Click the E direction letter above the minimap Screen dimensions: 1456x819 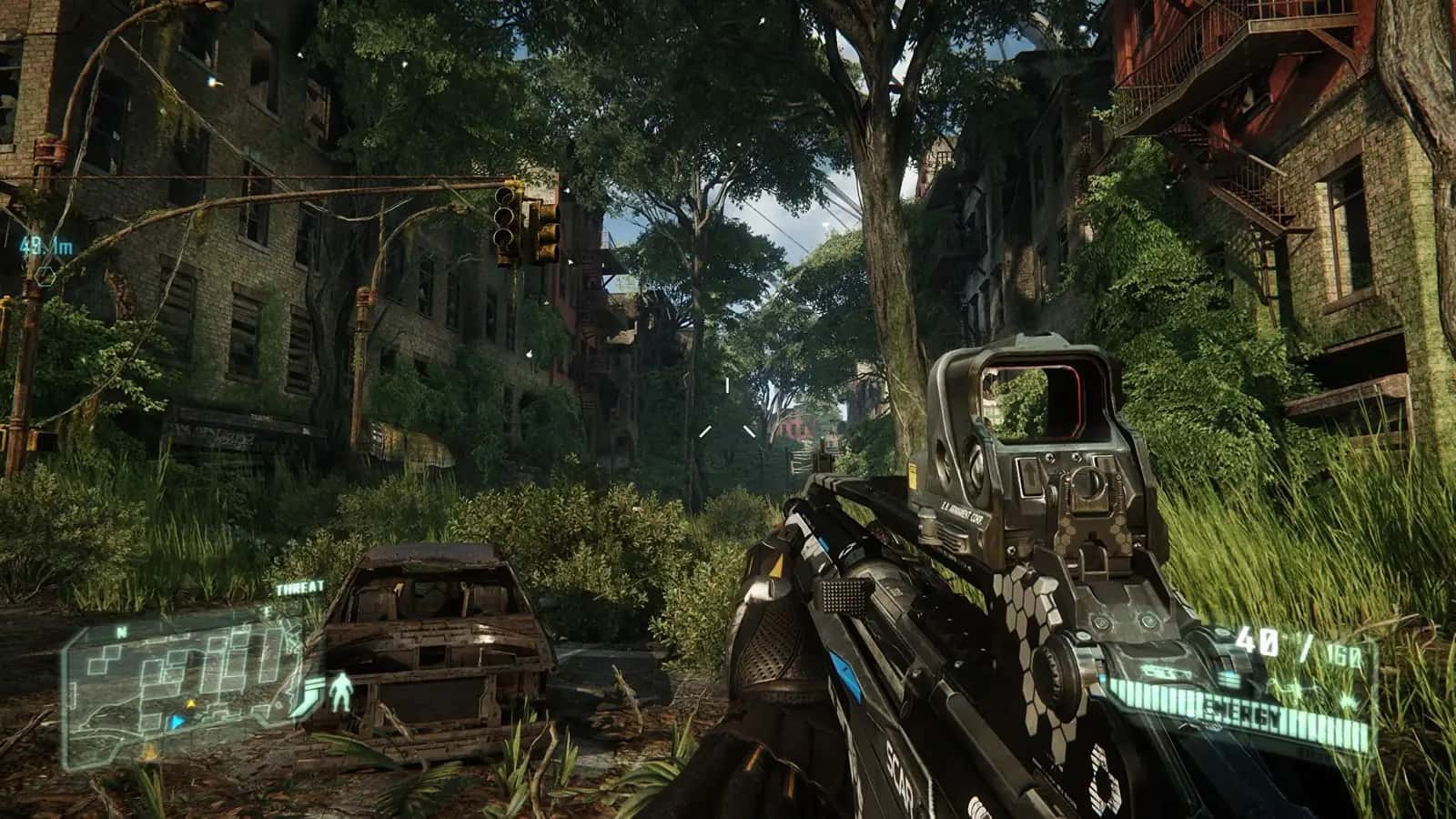[x=267, y=610]
